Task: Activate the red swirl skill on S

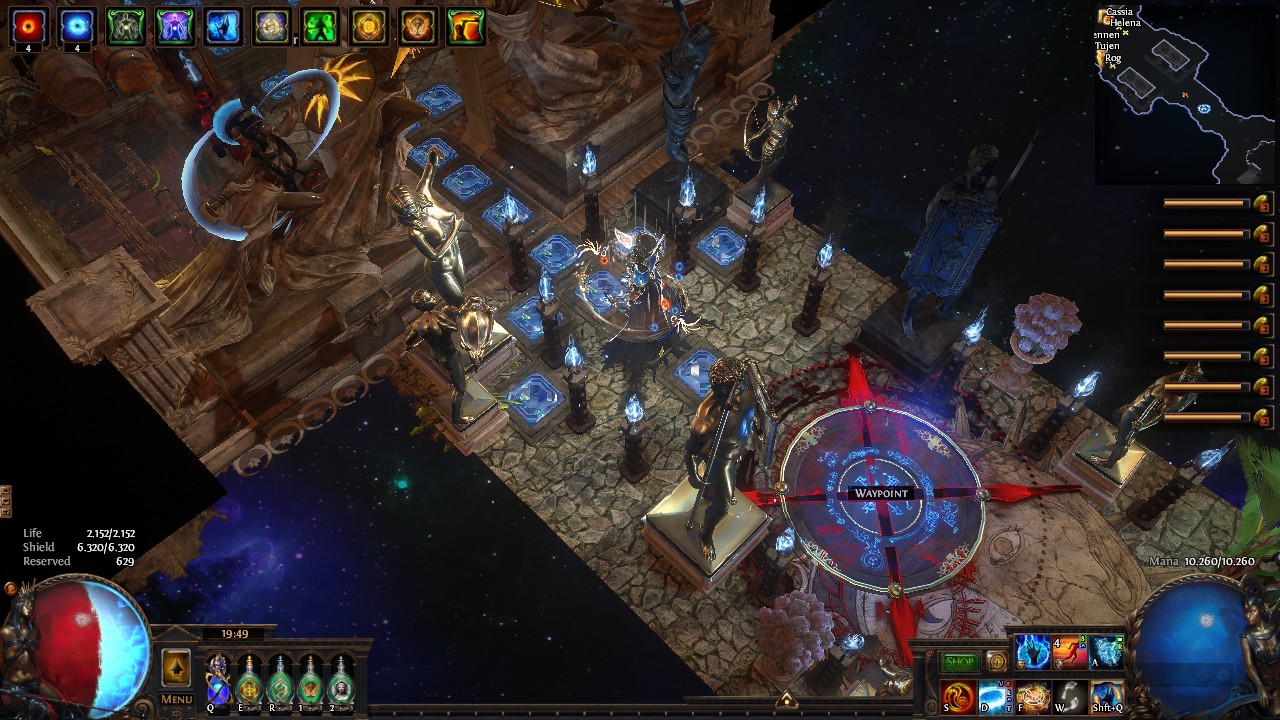Action: pos(957,696)
